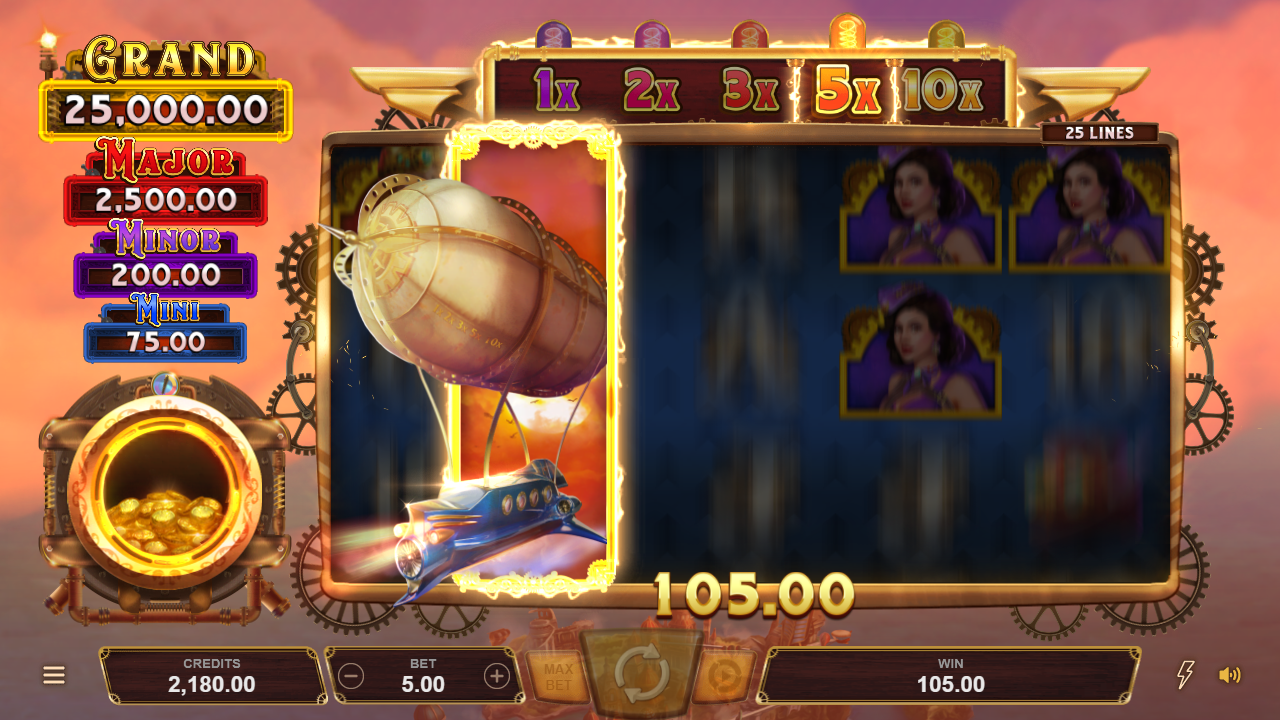Decrease bet with the minus button
The height and width of the screenshot is (720, 1280).
tap(351, 676)
